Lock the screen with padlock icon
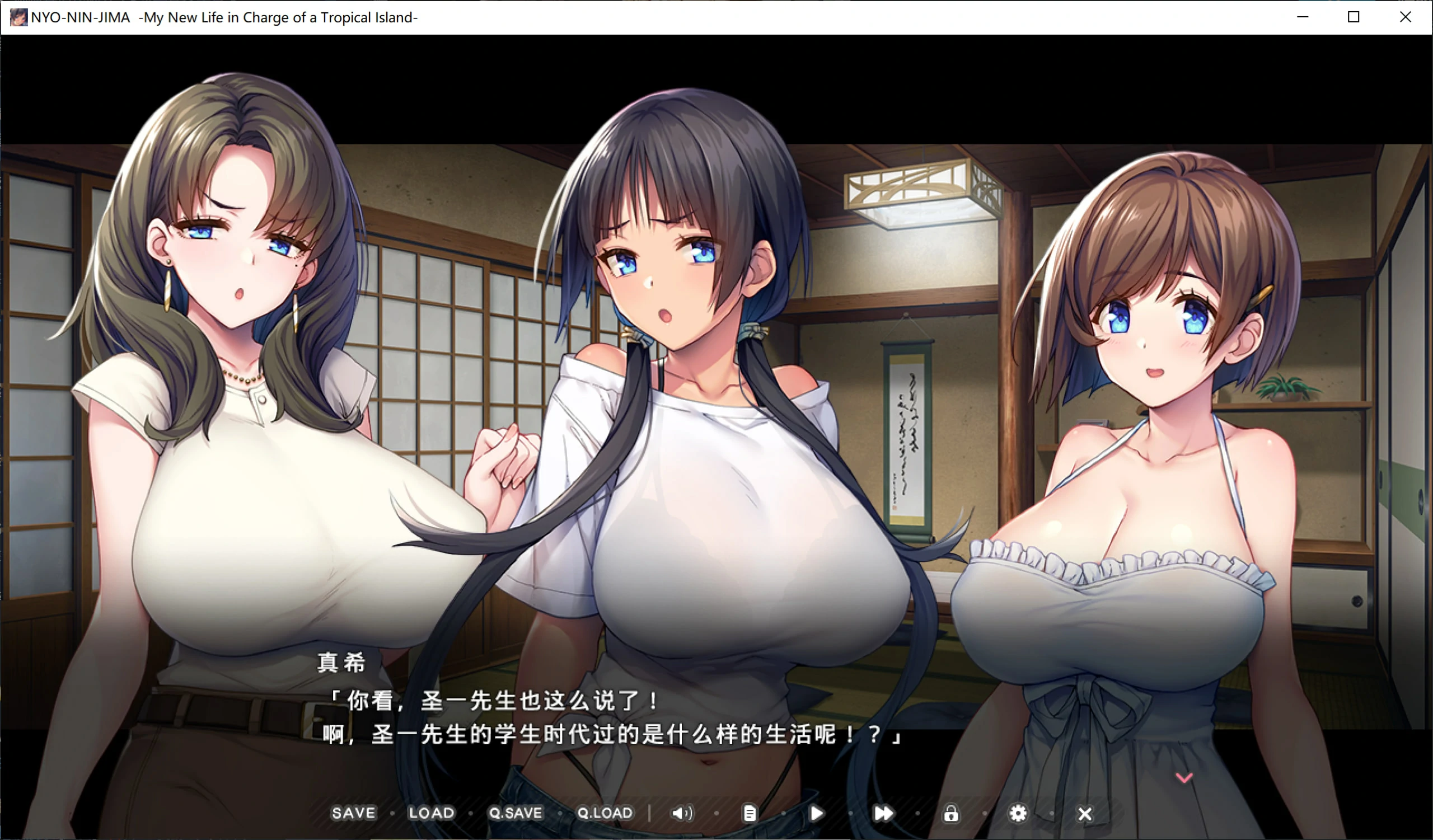 951,814
